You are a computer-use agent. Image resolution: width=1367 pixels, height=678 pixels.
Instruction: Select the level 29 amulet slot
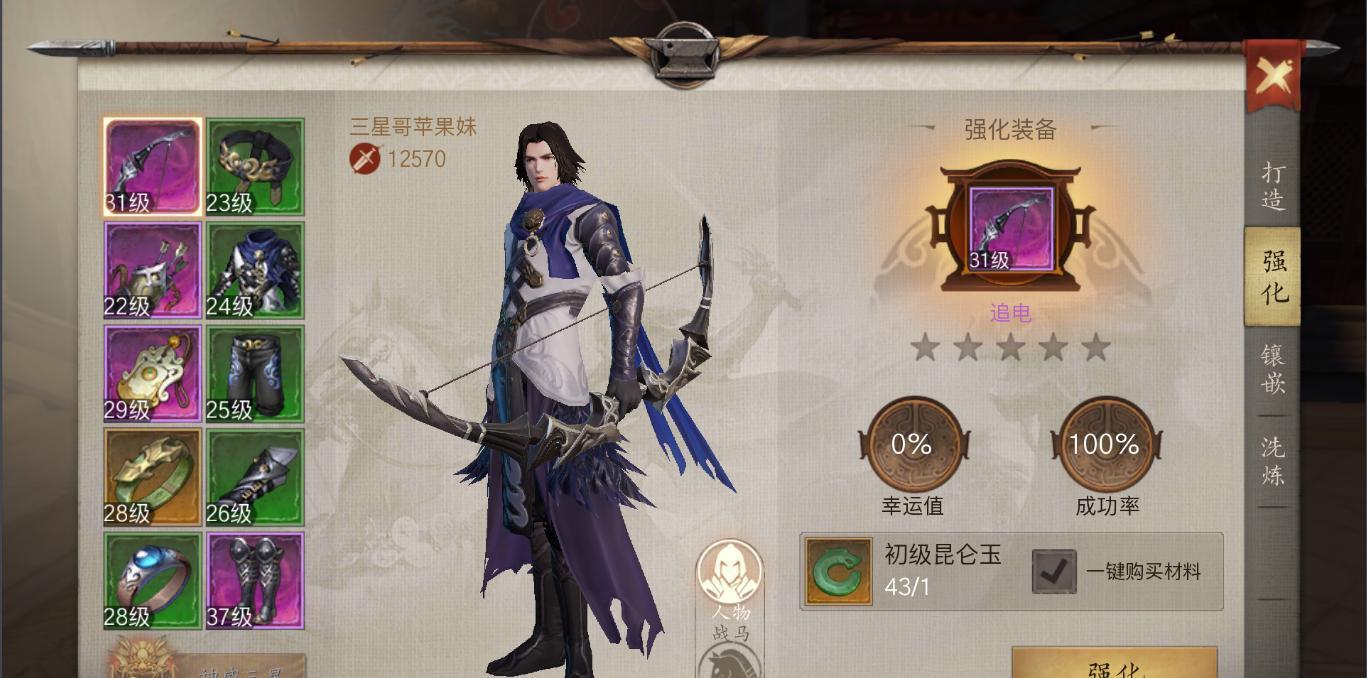pos(153,374)
